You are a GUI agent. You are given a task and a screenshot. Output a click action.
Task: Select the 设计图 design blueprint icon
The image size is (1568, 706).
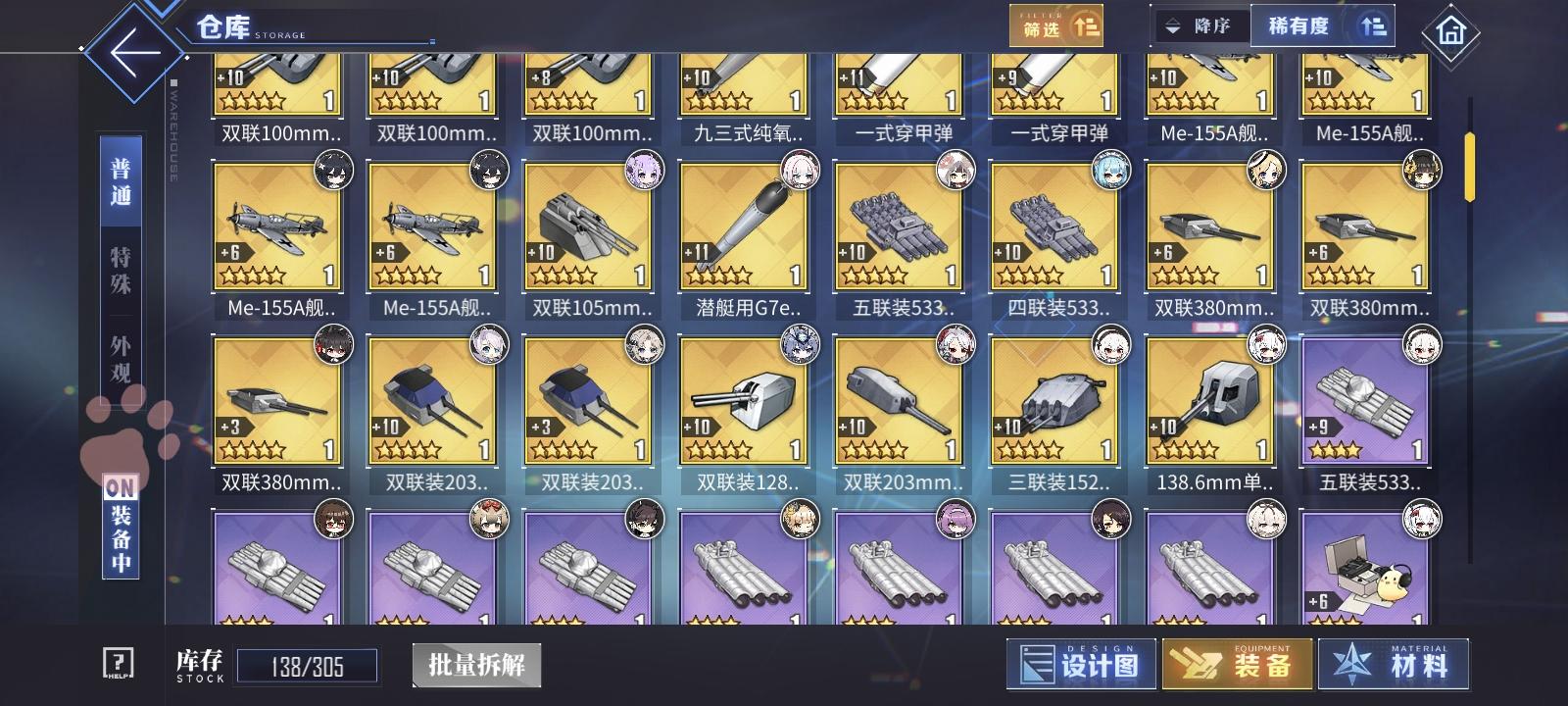1081,663
